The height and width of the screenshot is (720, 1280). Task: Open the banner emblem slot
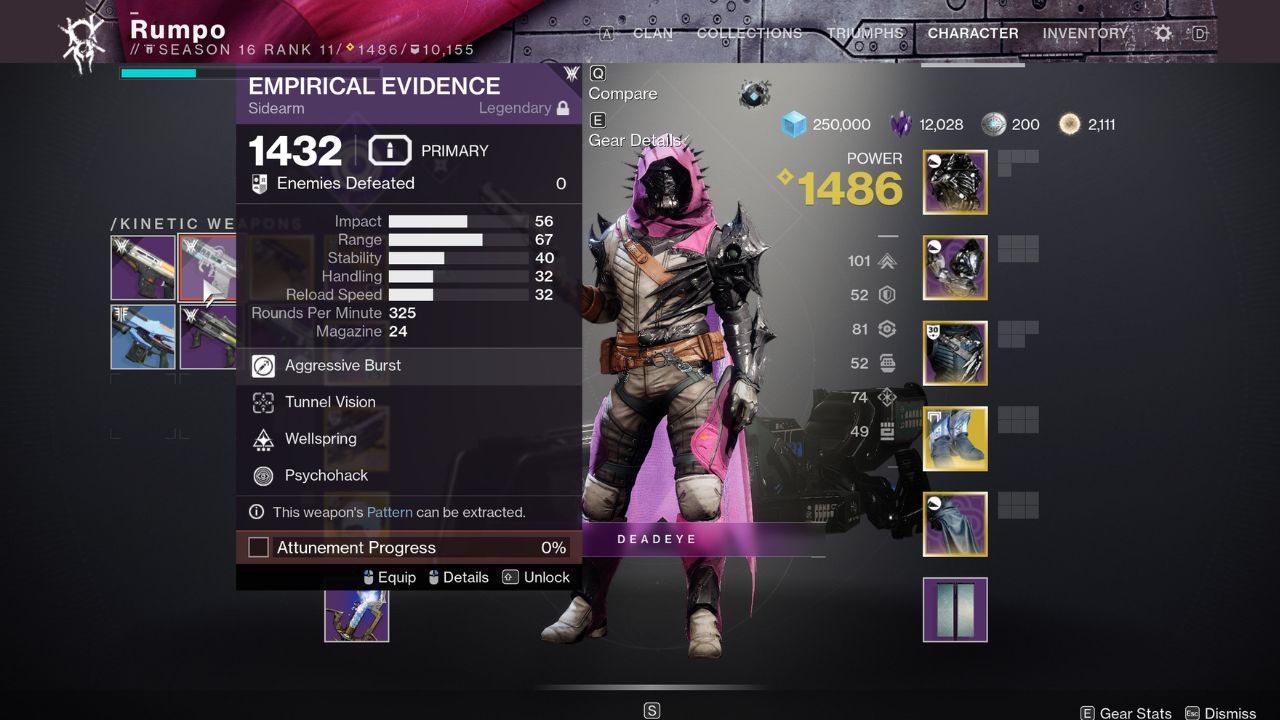point(955,609)
